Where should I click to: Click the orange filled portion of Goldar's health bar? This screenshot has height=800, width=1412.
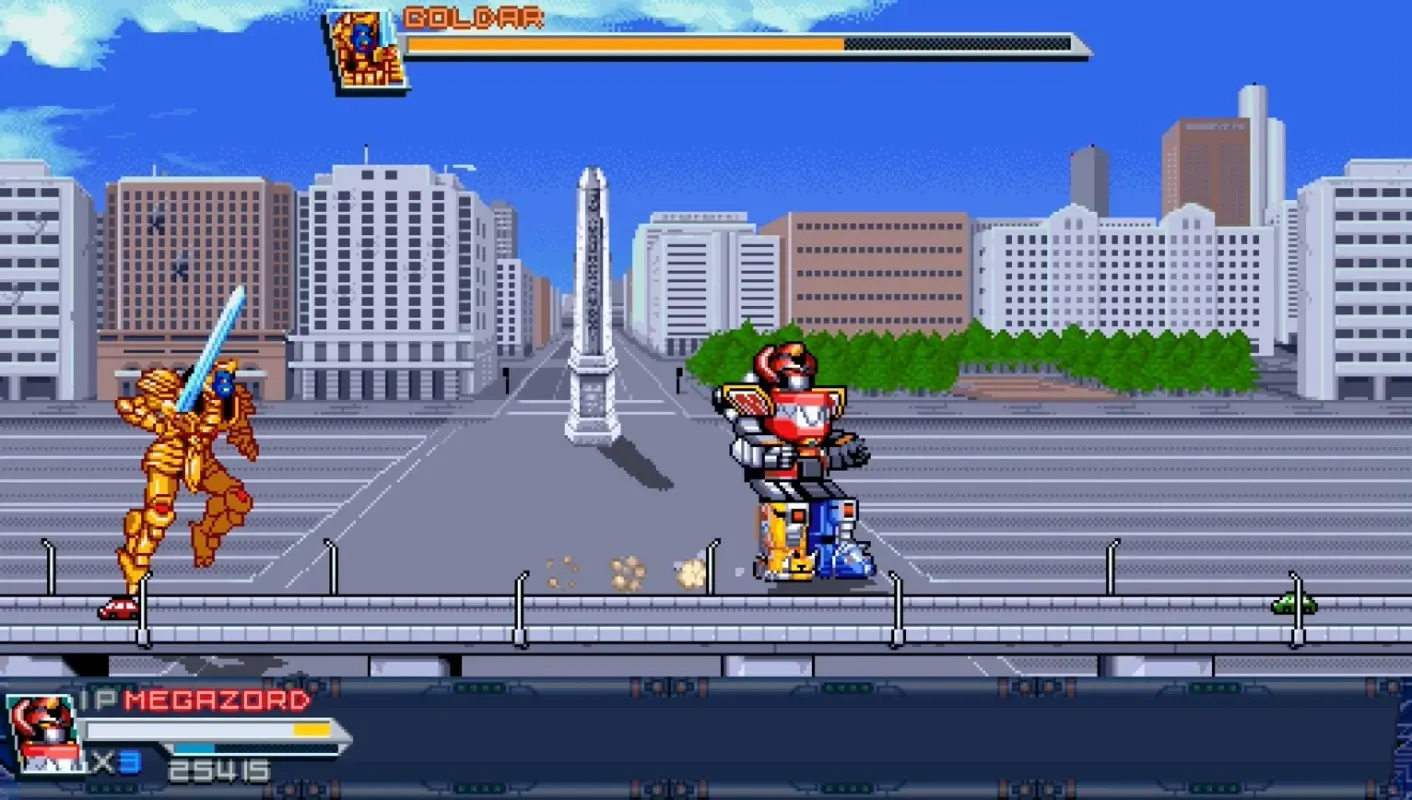(x=630, y=44)
